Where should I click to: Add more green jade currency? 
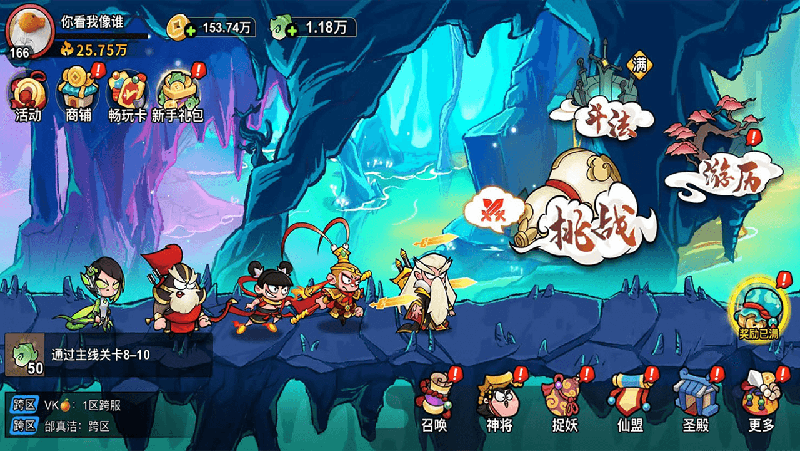(x=290, y=31)
